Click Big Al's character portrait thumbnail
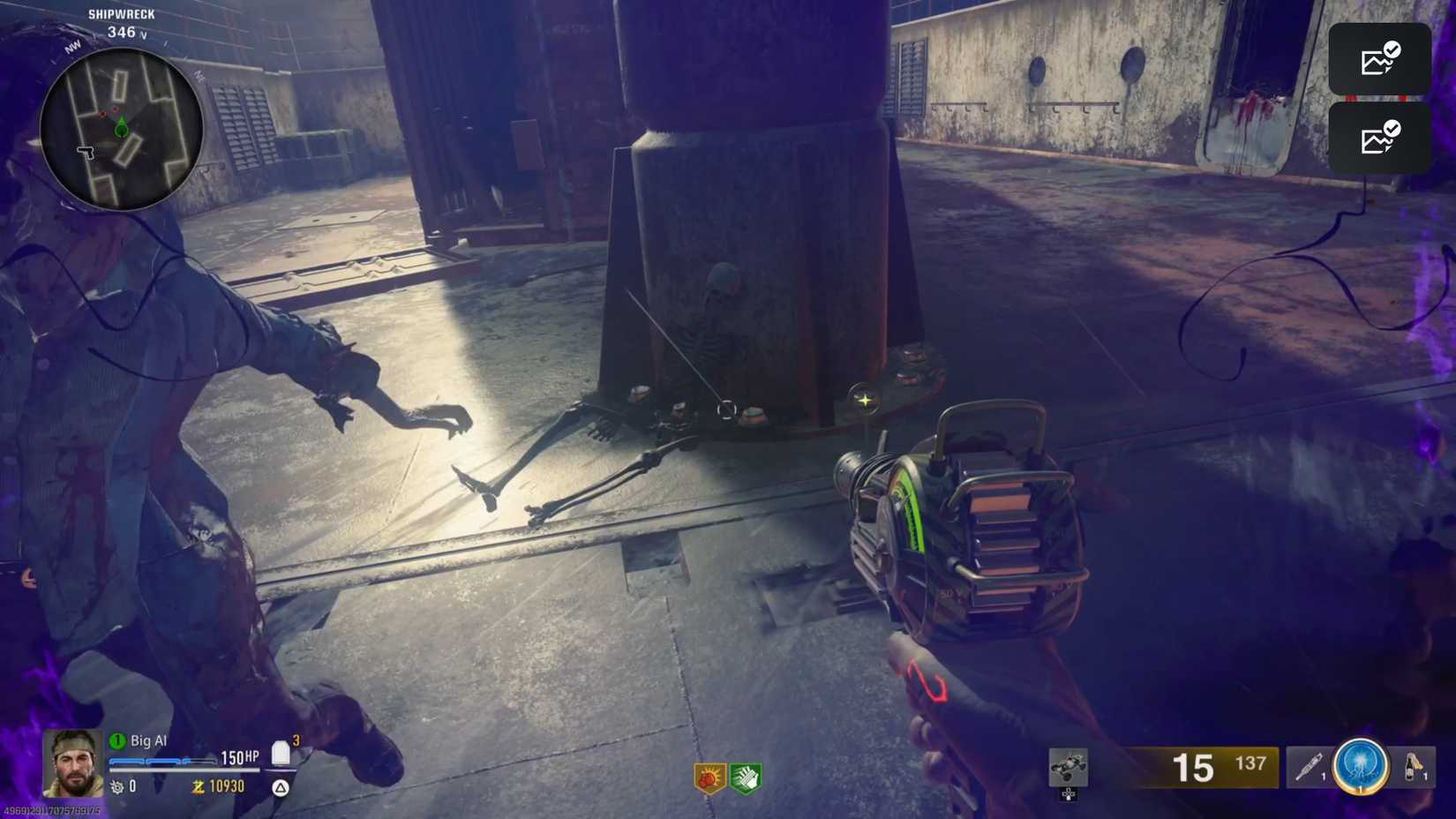The width and height of the screenshot is (1456, 819). click(x=72, y=763)
